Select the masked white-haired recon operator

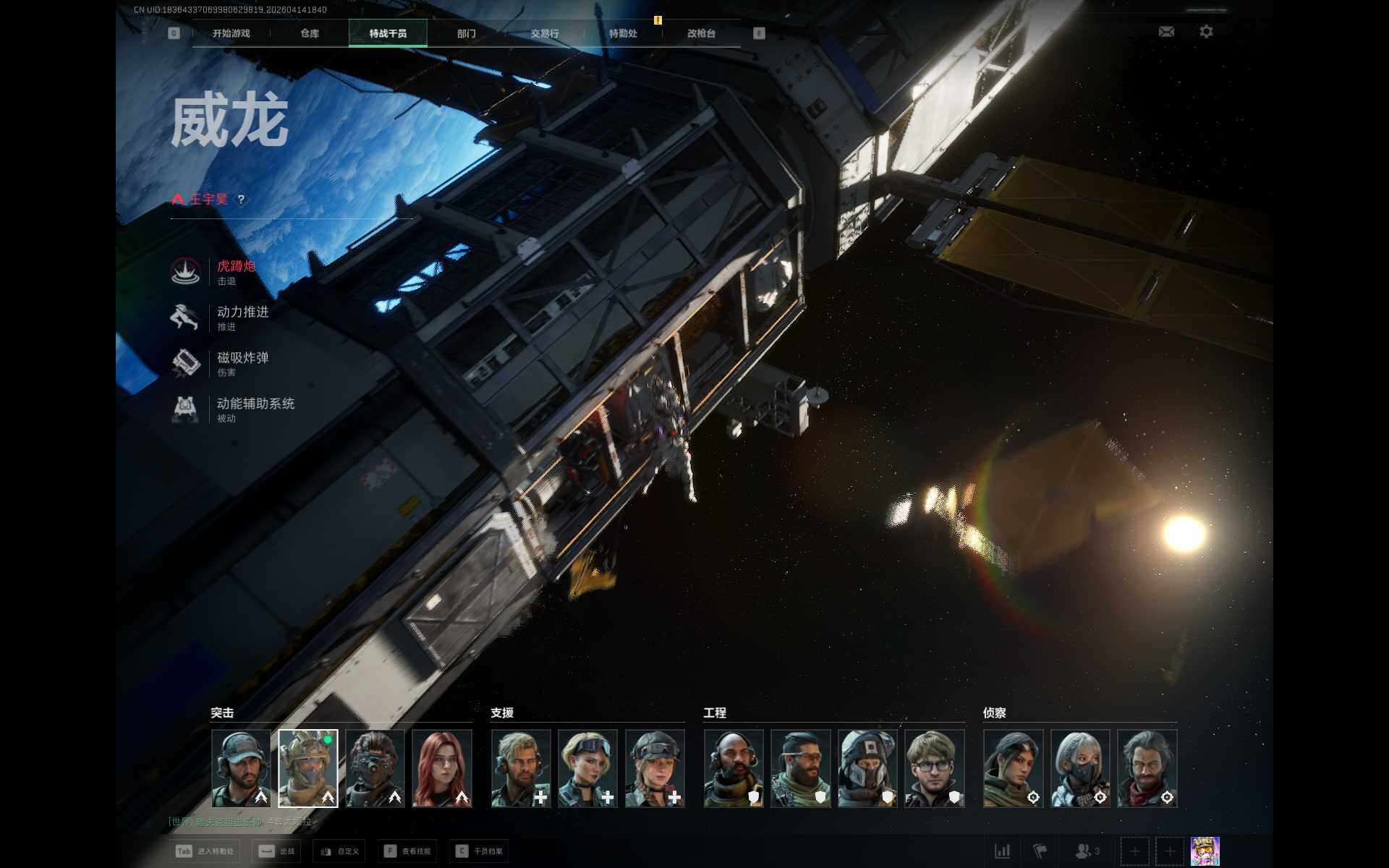point(1079,767)
